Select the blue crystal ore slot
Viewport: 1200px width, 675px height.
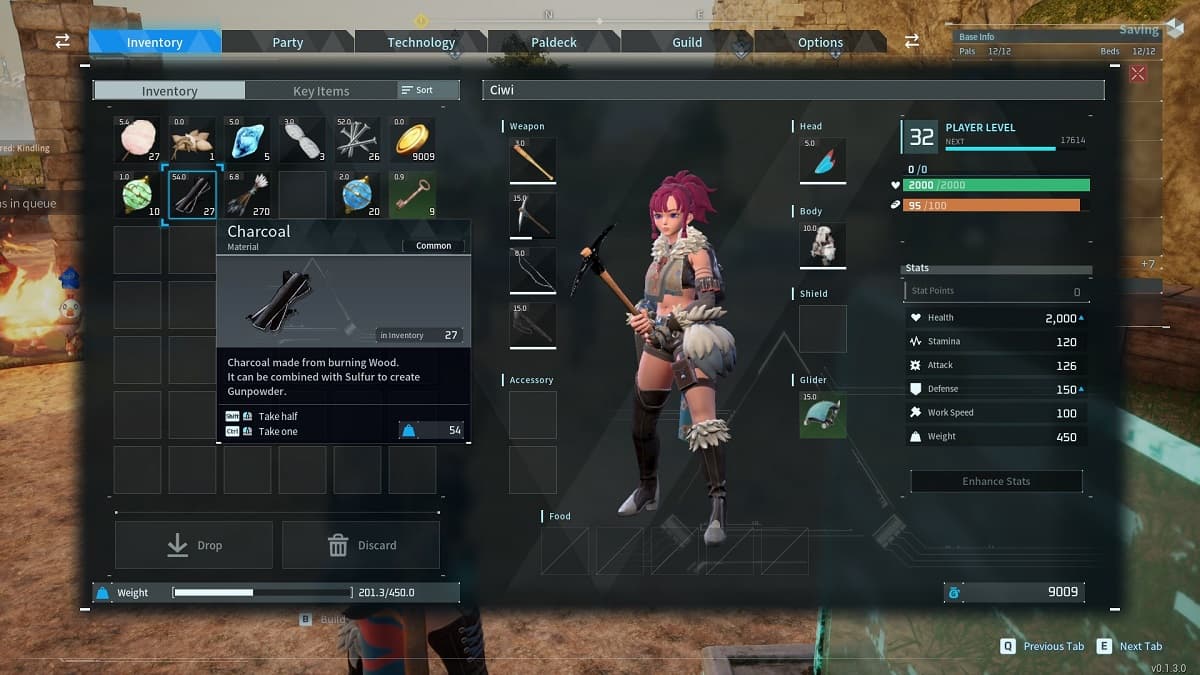pyautogui.click(x=247, y=140)
